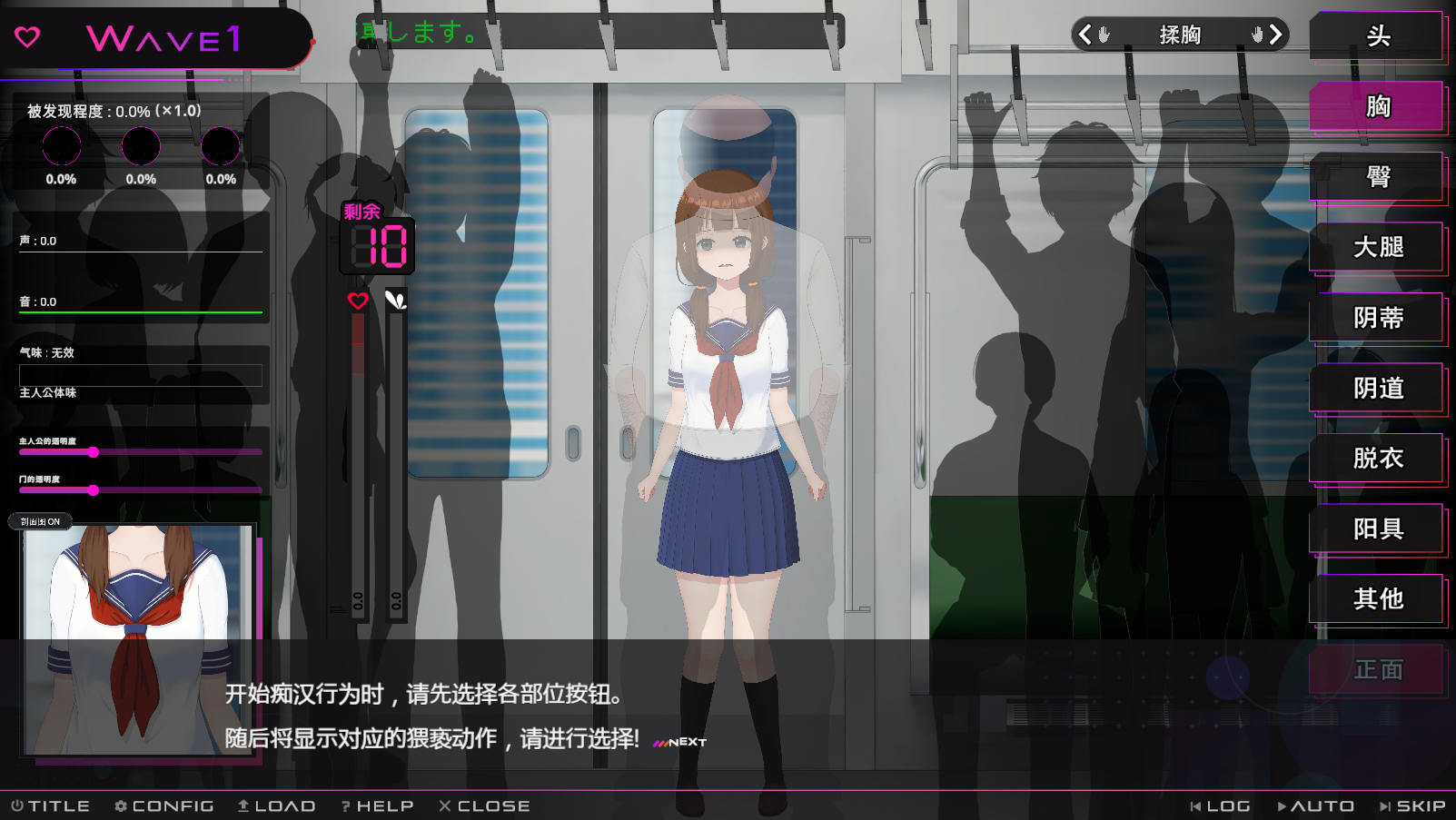Activate SKIP in the bottom bar
Viewport: 1456px width, 820px height.
coord(1412,806)
